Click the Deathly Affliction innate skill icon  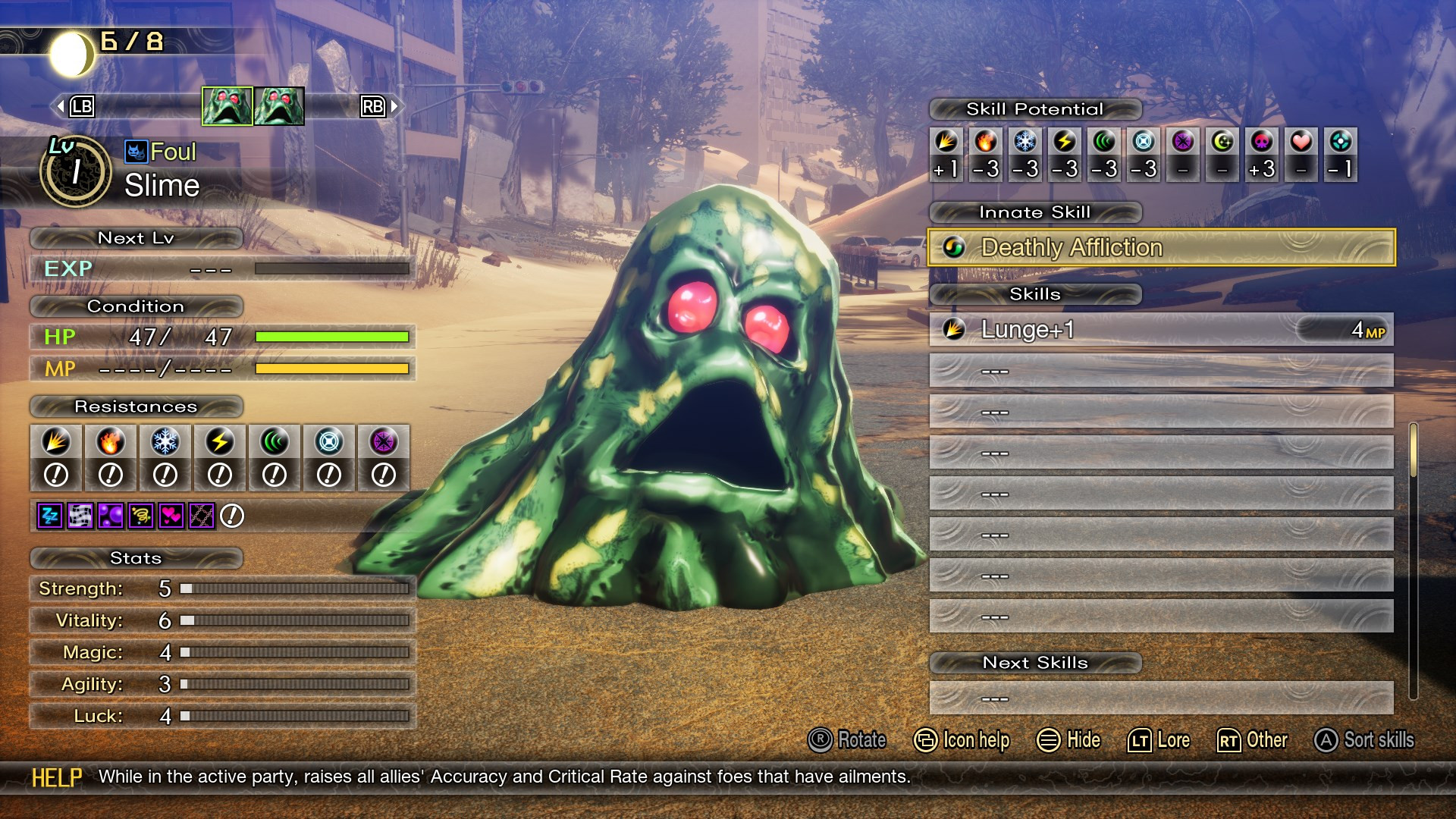pyautogui.click(x=954, y=247)
